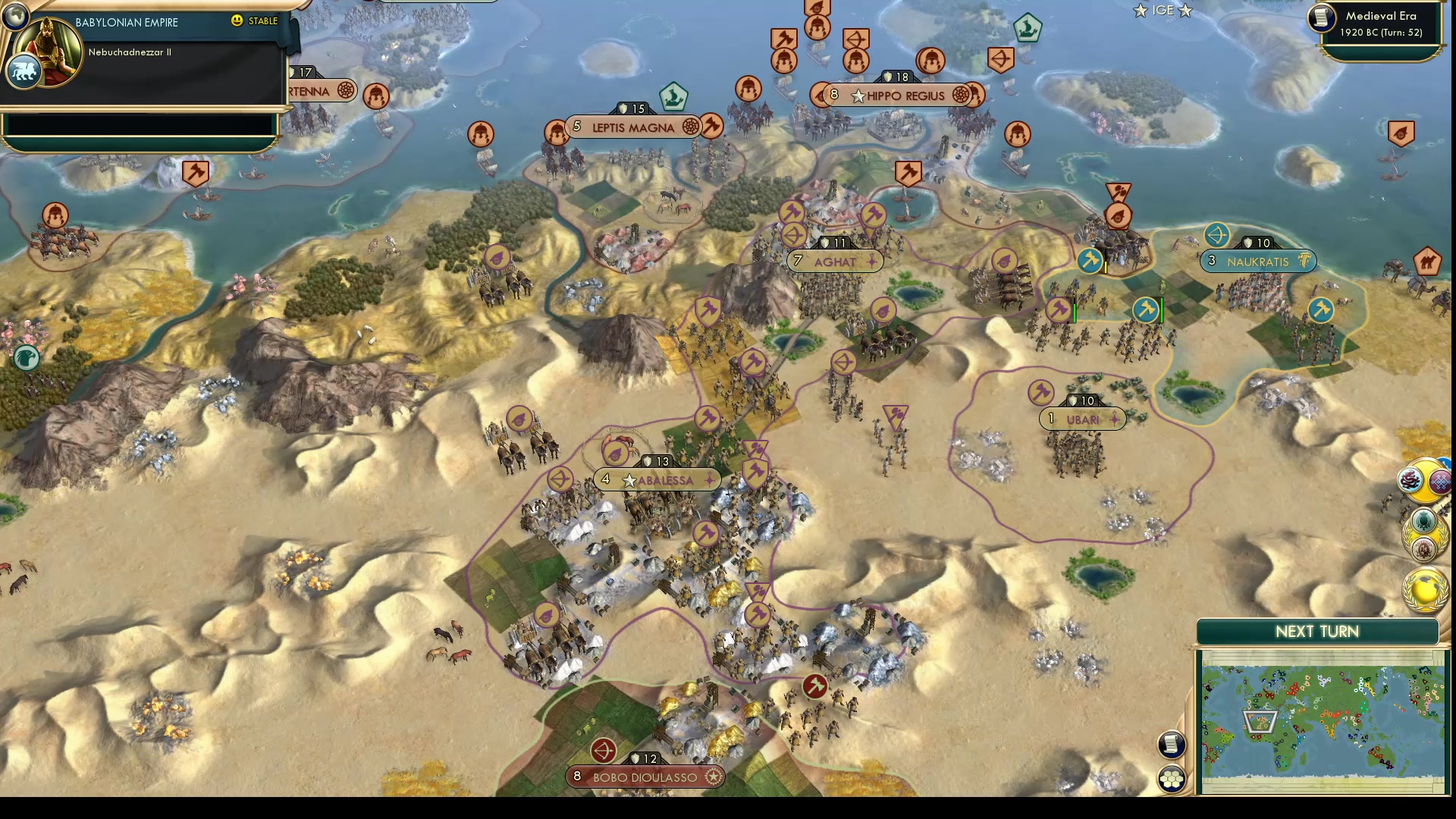The image size is (1456, 819).
Task: Open the notifications scroll icon above minimap
Action: [x=1172, y=745]
